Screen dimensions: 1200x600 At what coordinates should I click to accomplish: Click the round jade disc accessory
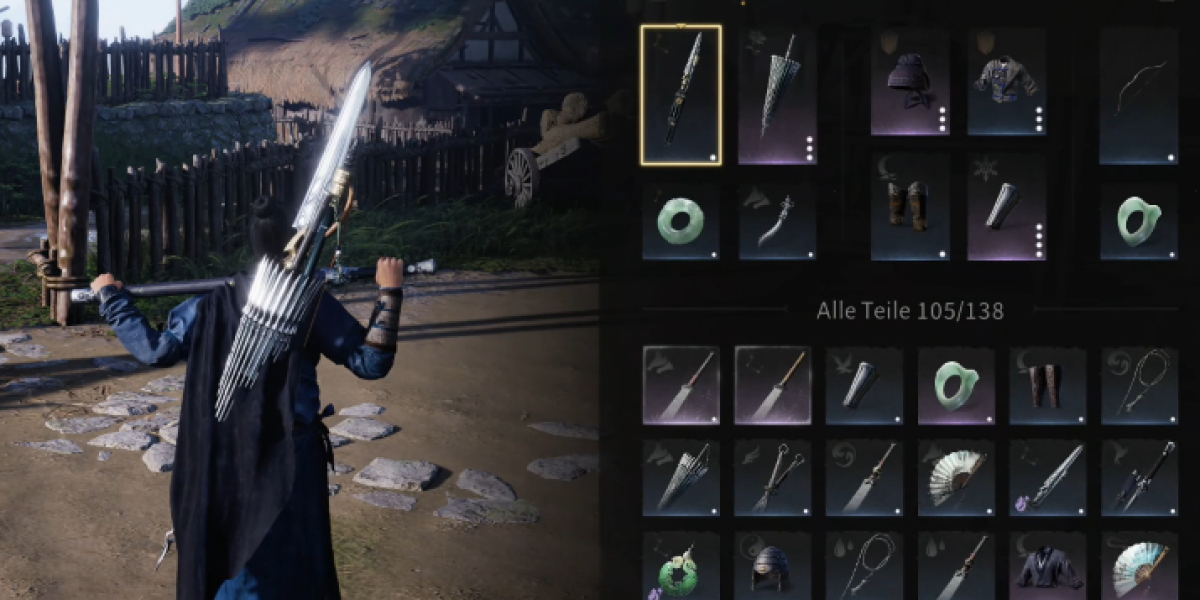[x=680, y=222]
